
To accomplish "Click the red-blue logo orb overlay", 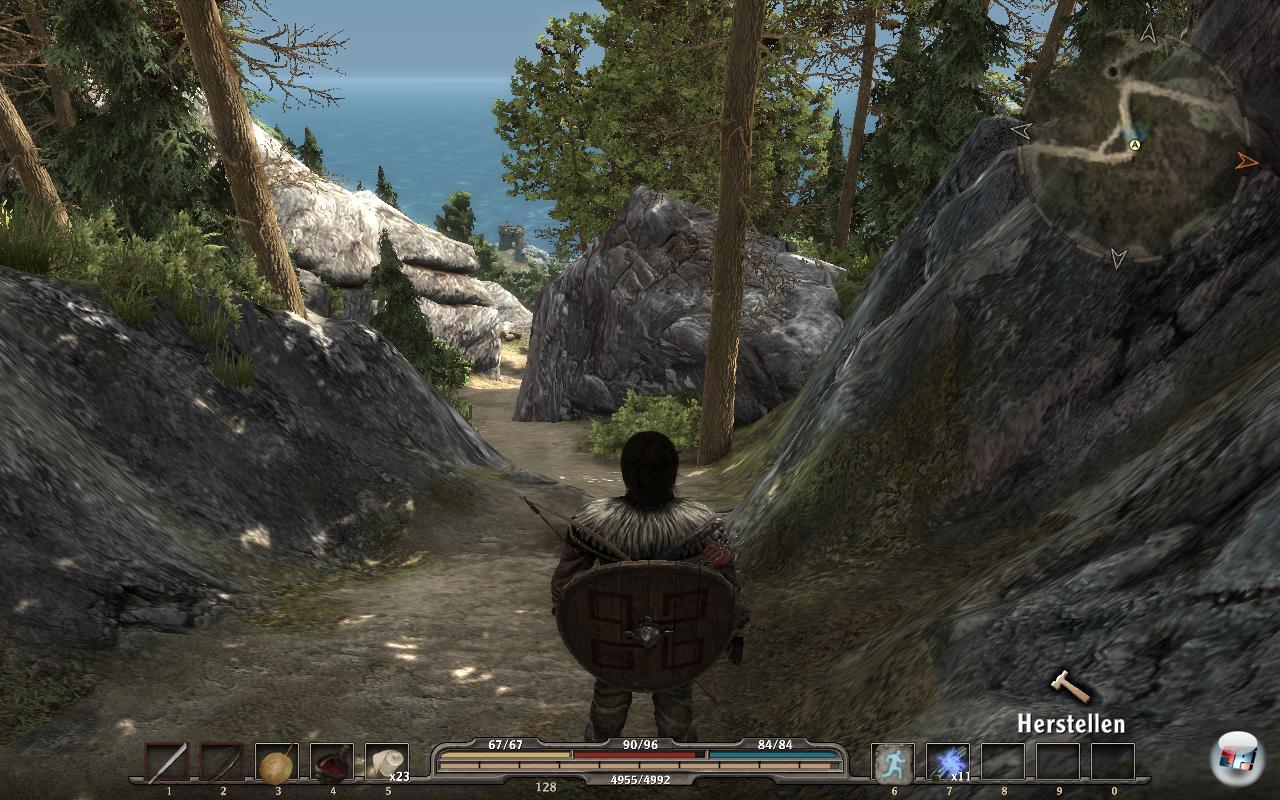I will 1237,759.
